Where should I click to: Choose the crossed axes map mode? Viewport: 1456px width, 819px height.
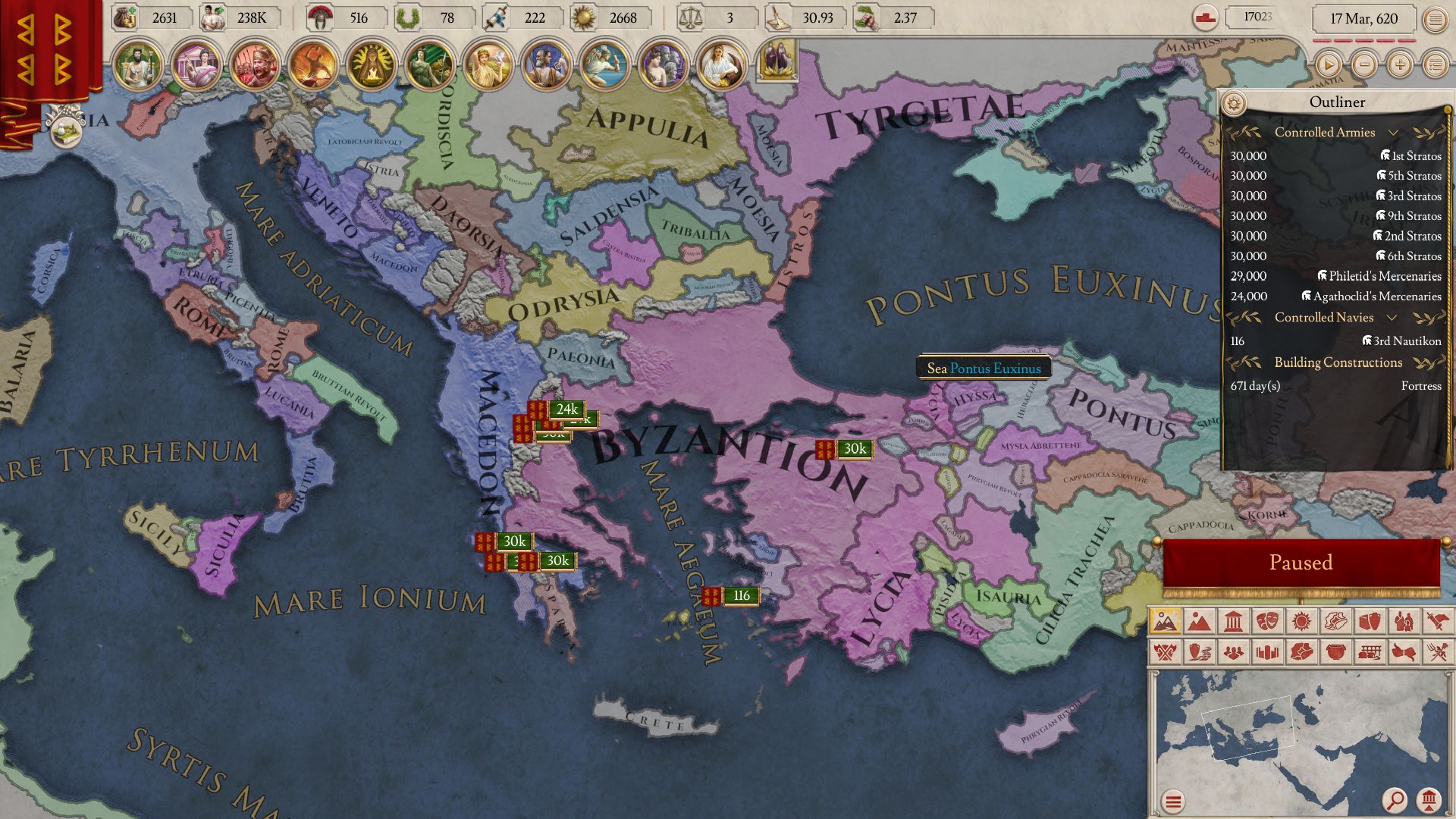click(x=1165, y=652)
